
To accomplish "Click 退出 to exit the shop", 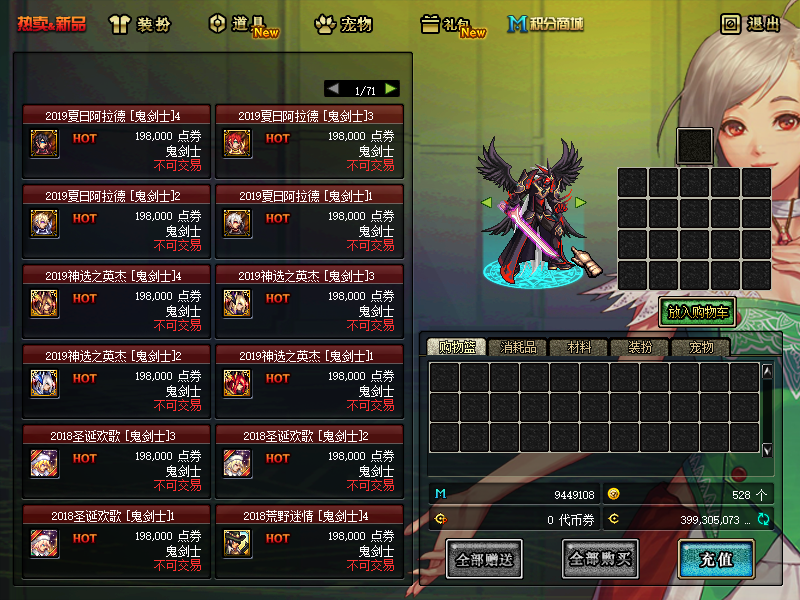I will point(751,23).
